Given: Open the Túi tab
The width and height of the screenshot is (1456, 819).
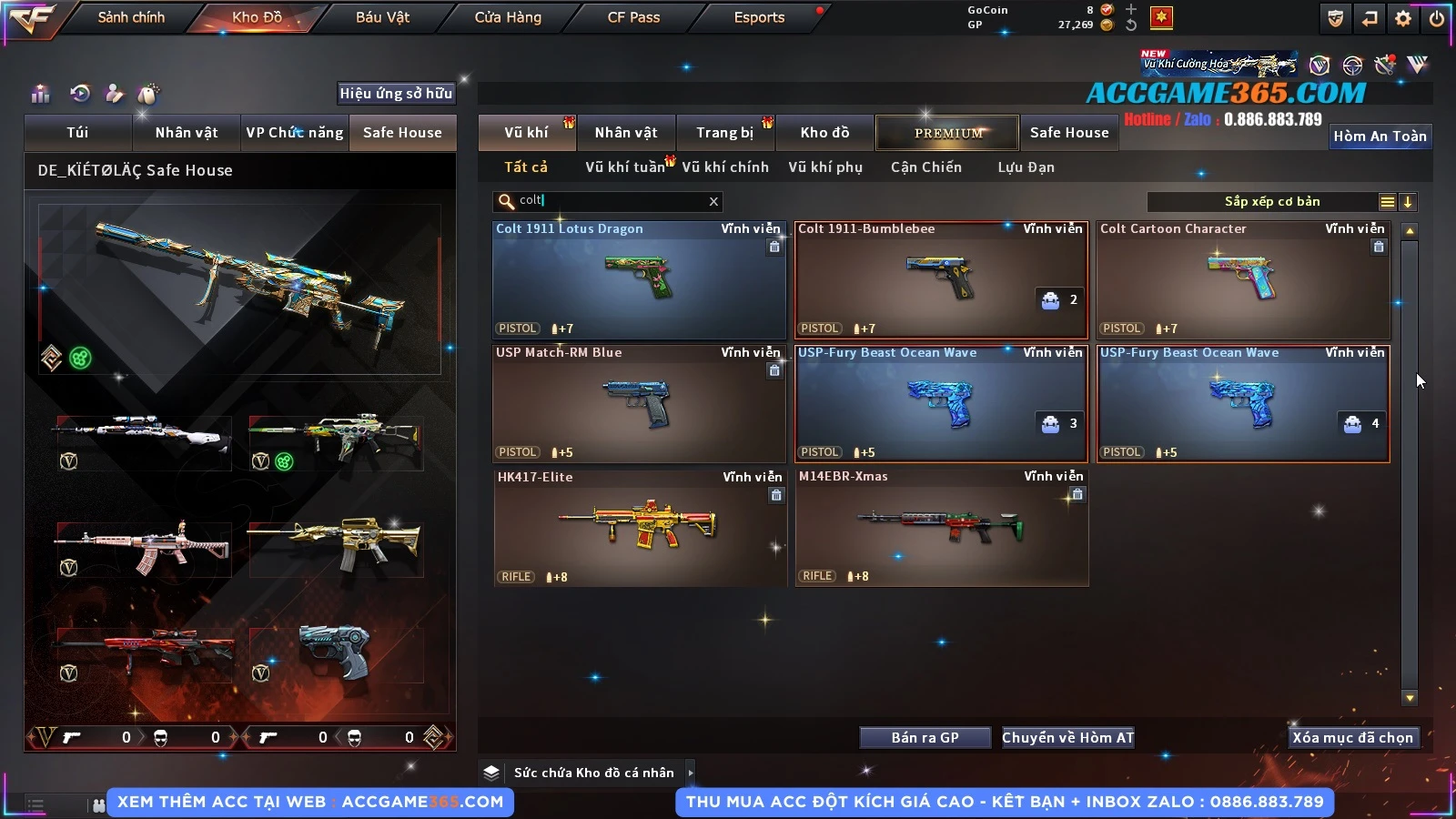Looking at the screenshot, I should point(77,133).
